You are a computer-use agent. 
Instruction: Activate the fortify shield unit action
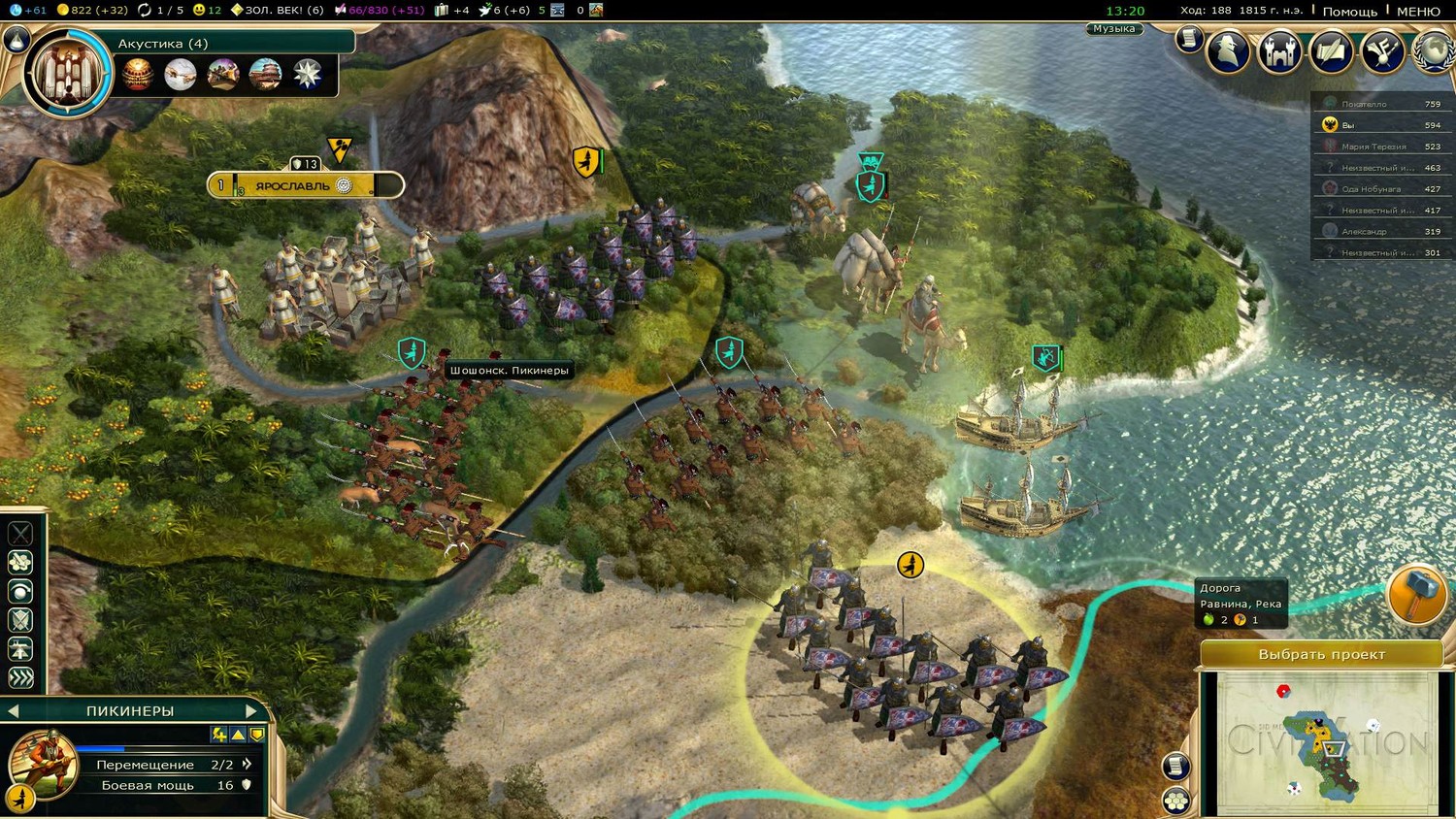click(x=20, y=620)
